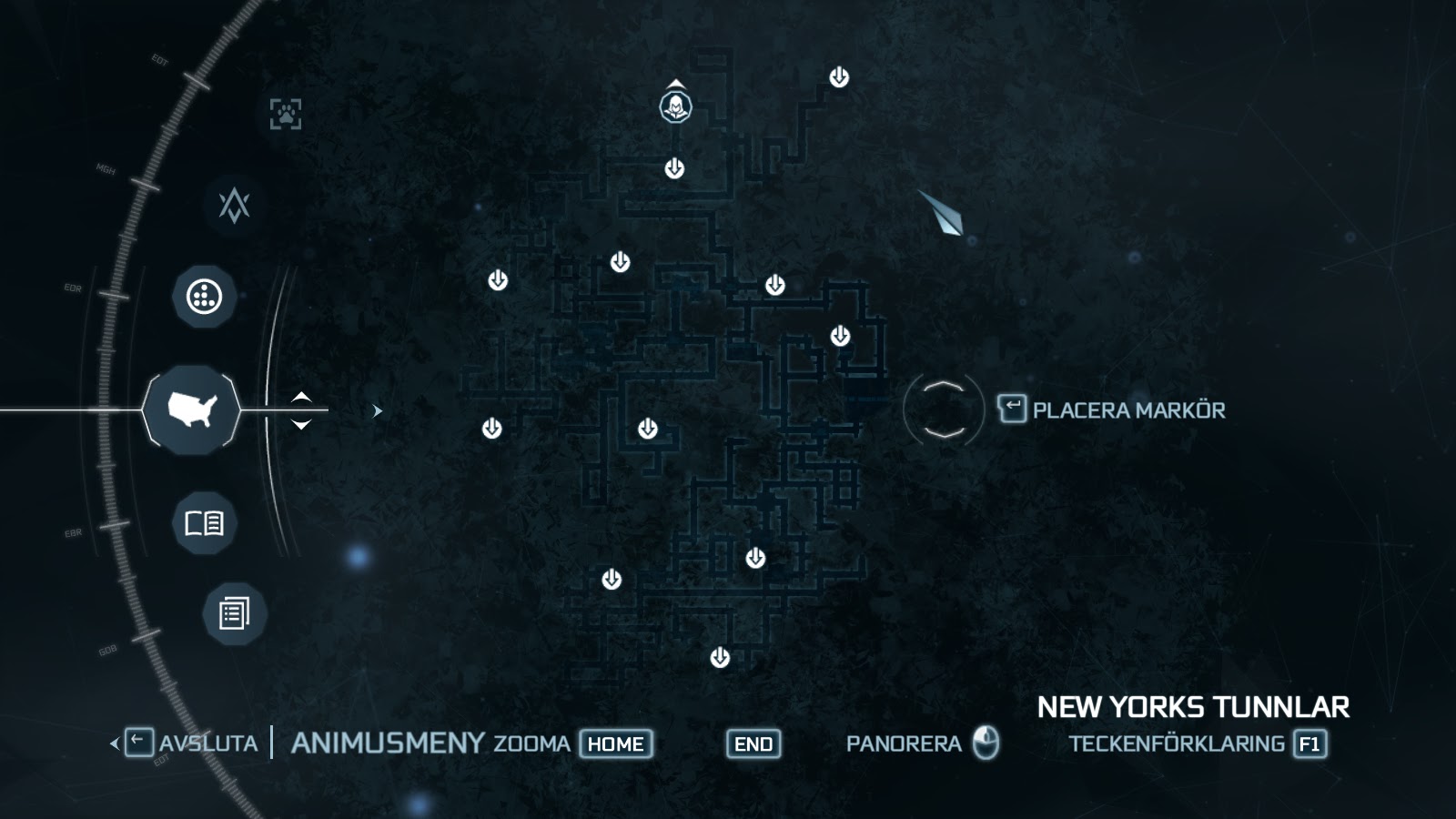The image size is (1456, 819).
Task: Open TECKENFÖRKLARING with the F1 key button
Action: [1310, 742]
